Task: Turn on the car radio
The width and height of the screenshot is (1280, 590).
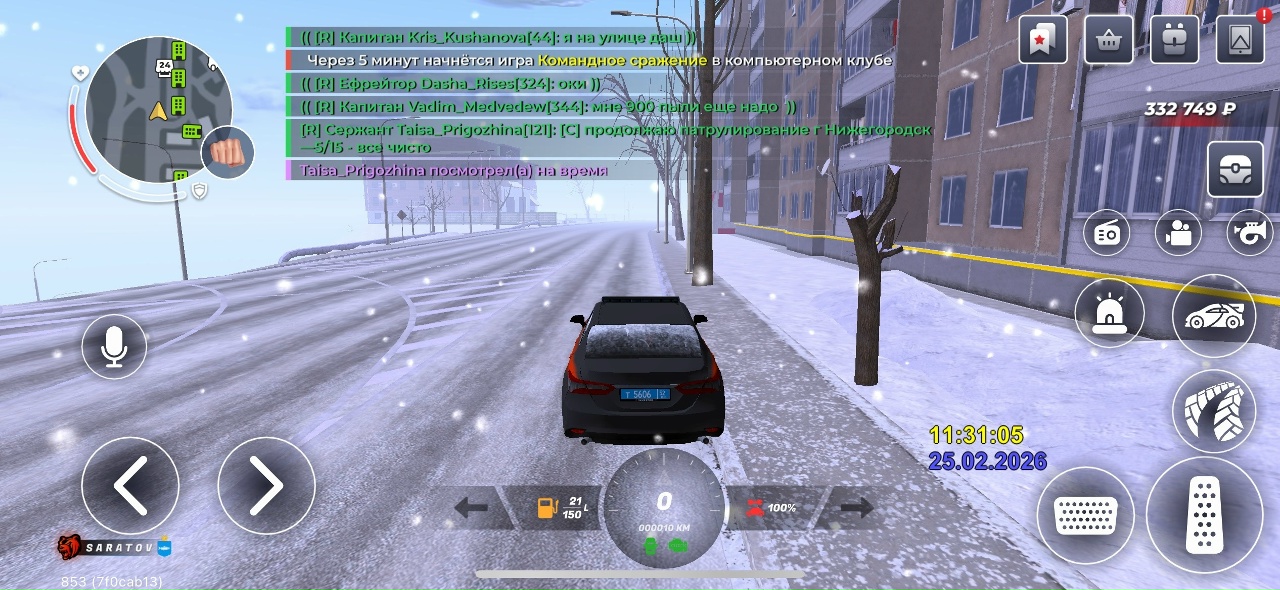Action: pos(1110,234)
